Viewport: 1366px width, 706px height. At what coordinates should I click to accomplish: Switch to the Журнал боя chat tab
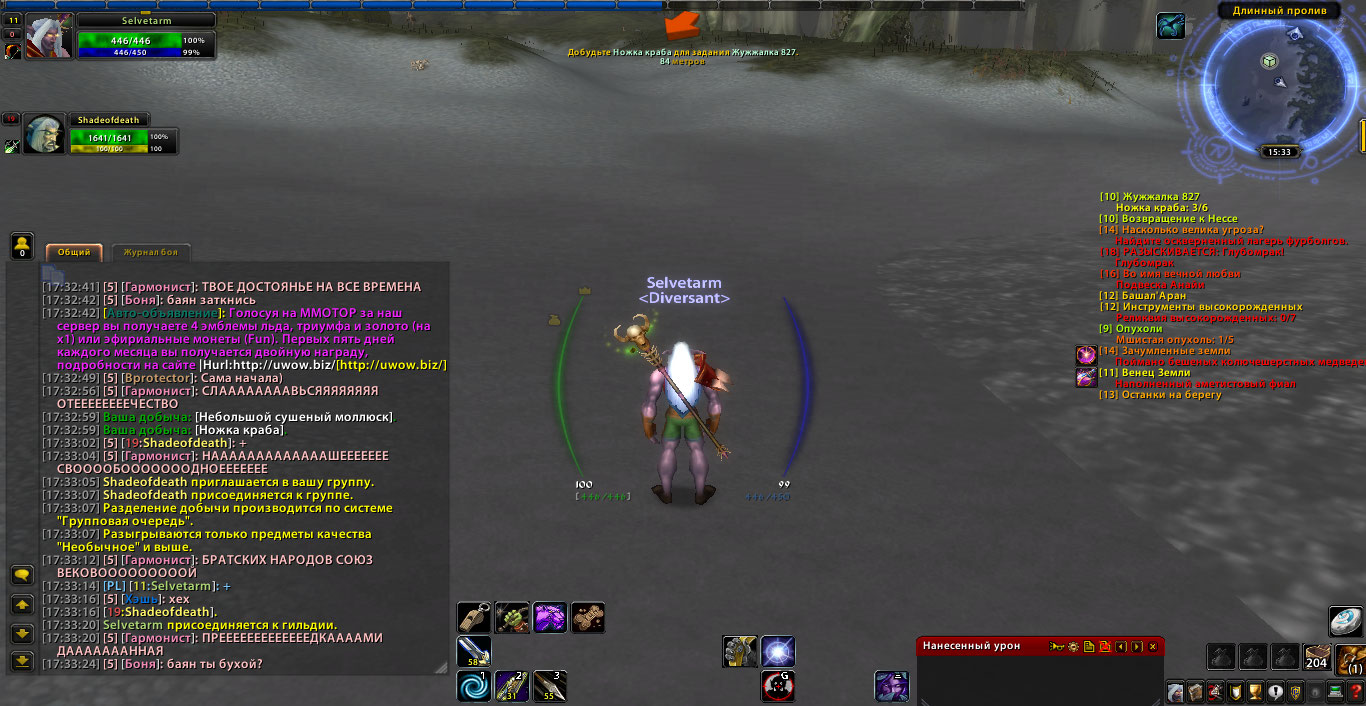click(x=151, y=253)
